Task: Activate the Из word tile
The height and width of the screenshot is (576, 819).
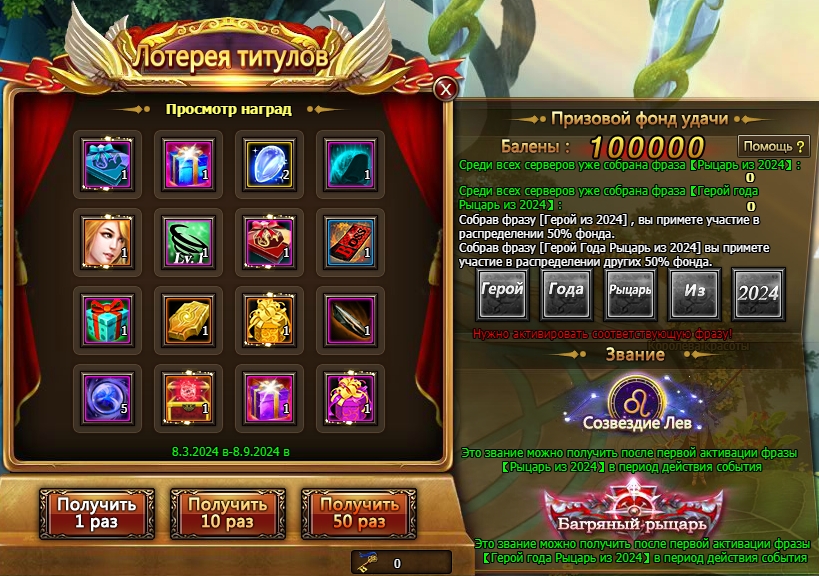Action: 695,294
